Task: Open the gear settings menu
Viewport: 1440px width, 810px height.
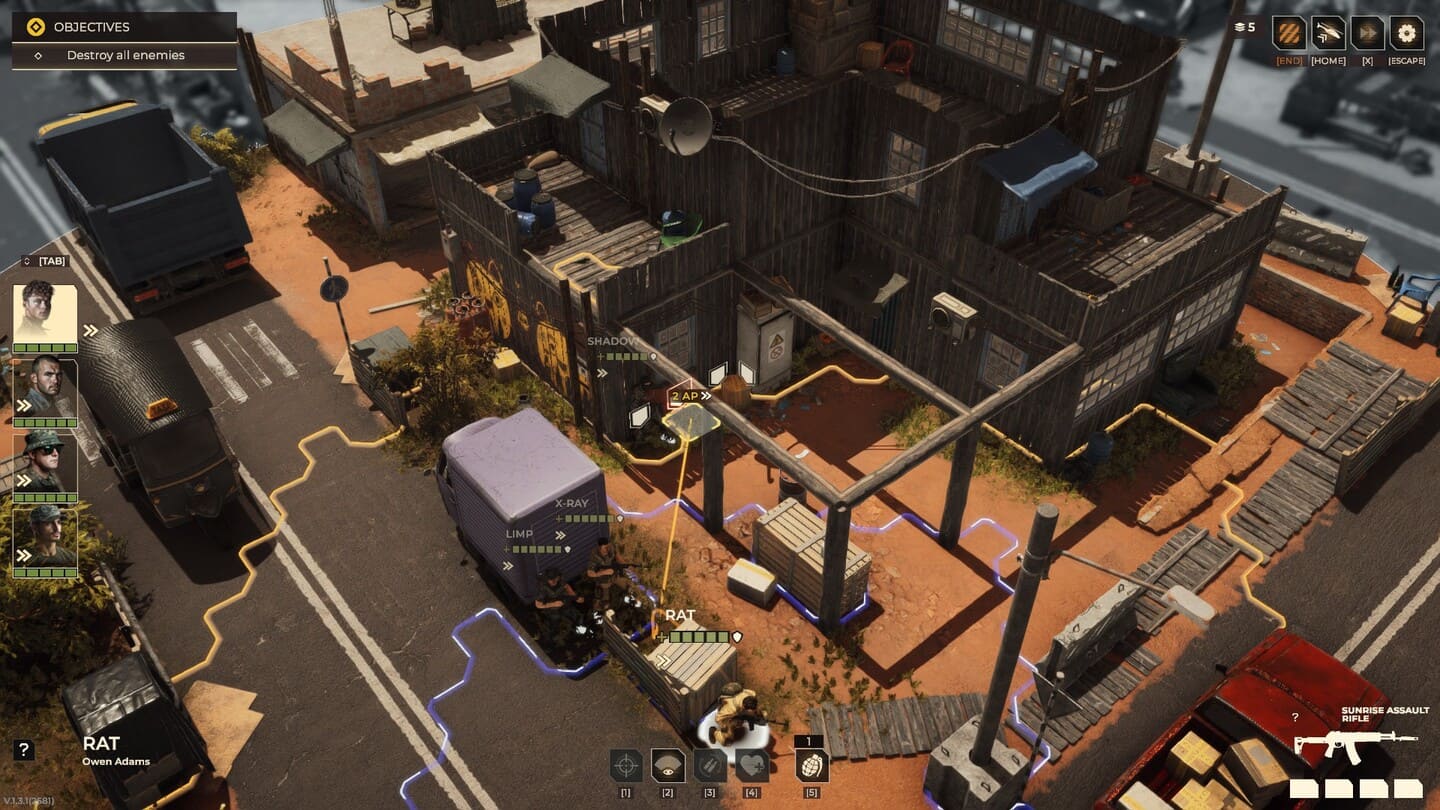Action: pos(1406,33)
